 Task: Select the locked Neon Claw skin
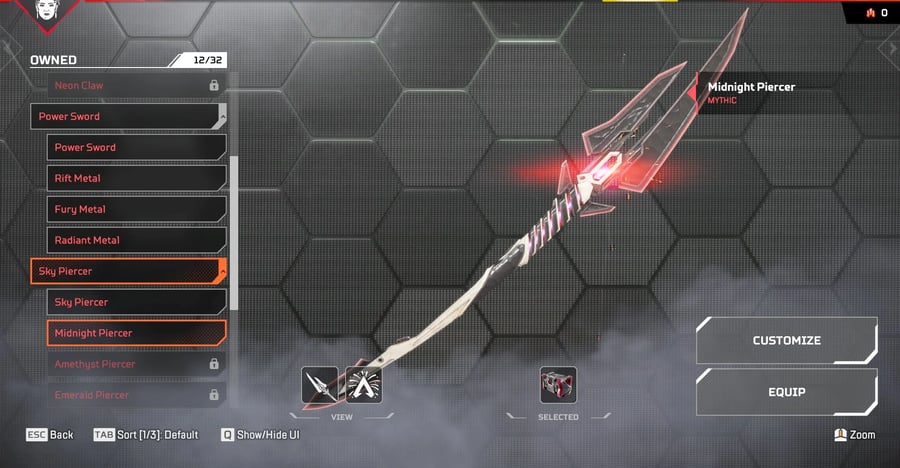(x=128, y=86)
